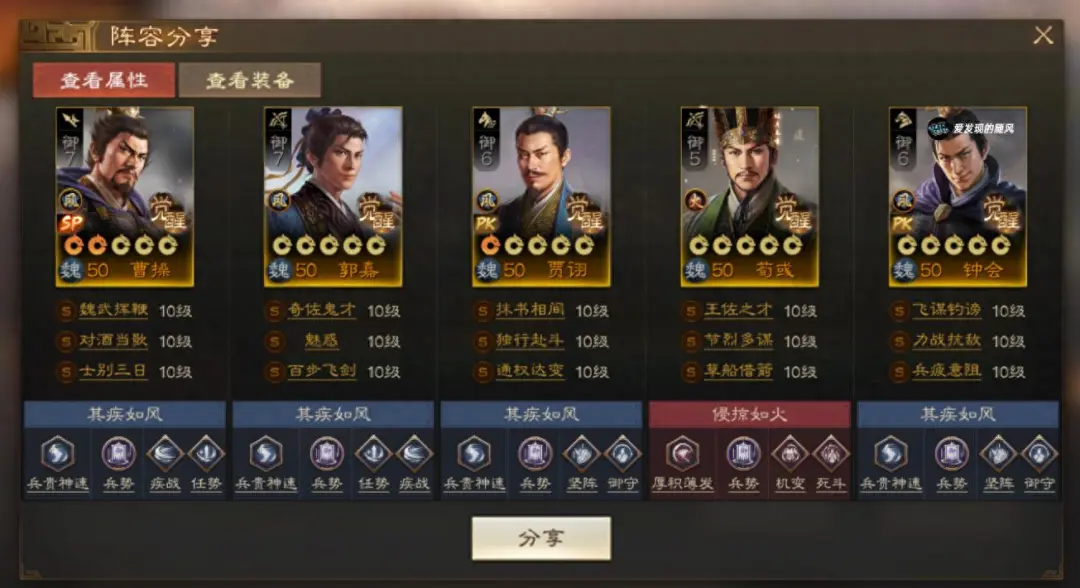Show the 百步飞剑 skill info
The width and height of the screenshot is (1080, 588).
pyautogui.click(x=321, y=372)
